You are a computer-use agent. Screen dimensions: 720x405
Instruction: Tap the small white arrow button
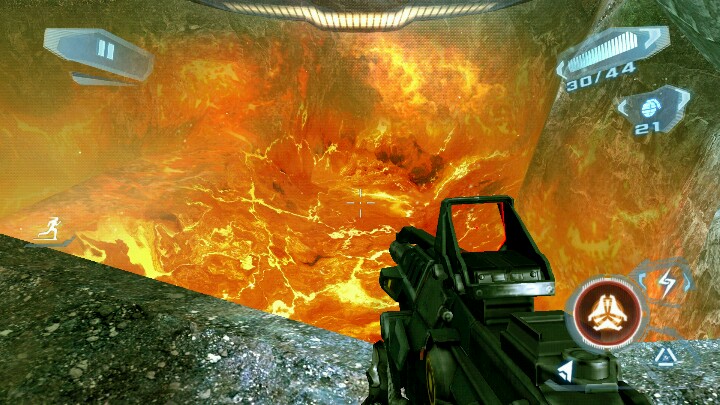[x=566, y=372]
